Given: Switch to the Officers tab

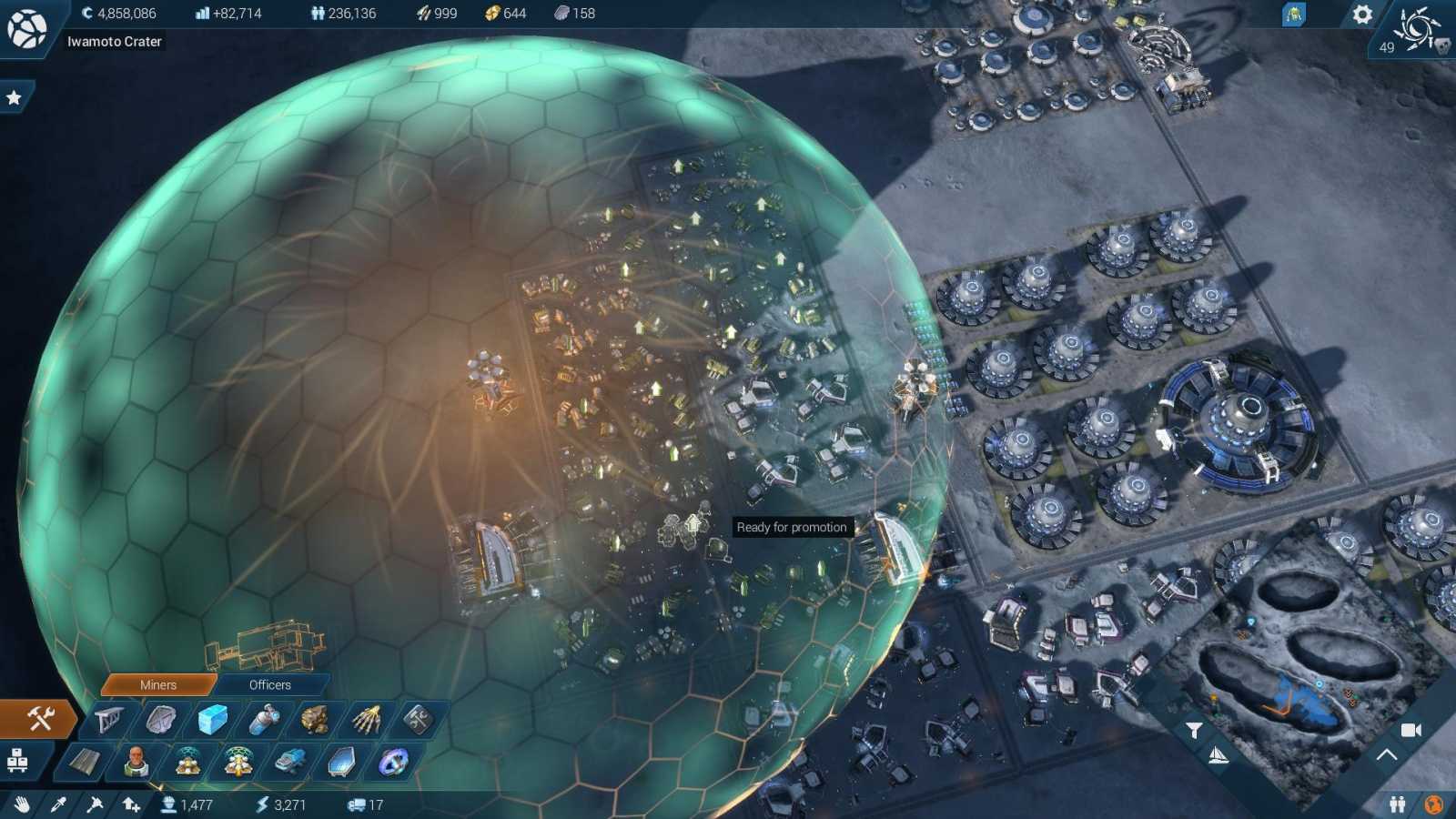Looking at the screenshot, I should point(270,685).
